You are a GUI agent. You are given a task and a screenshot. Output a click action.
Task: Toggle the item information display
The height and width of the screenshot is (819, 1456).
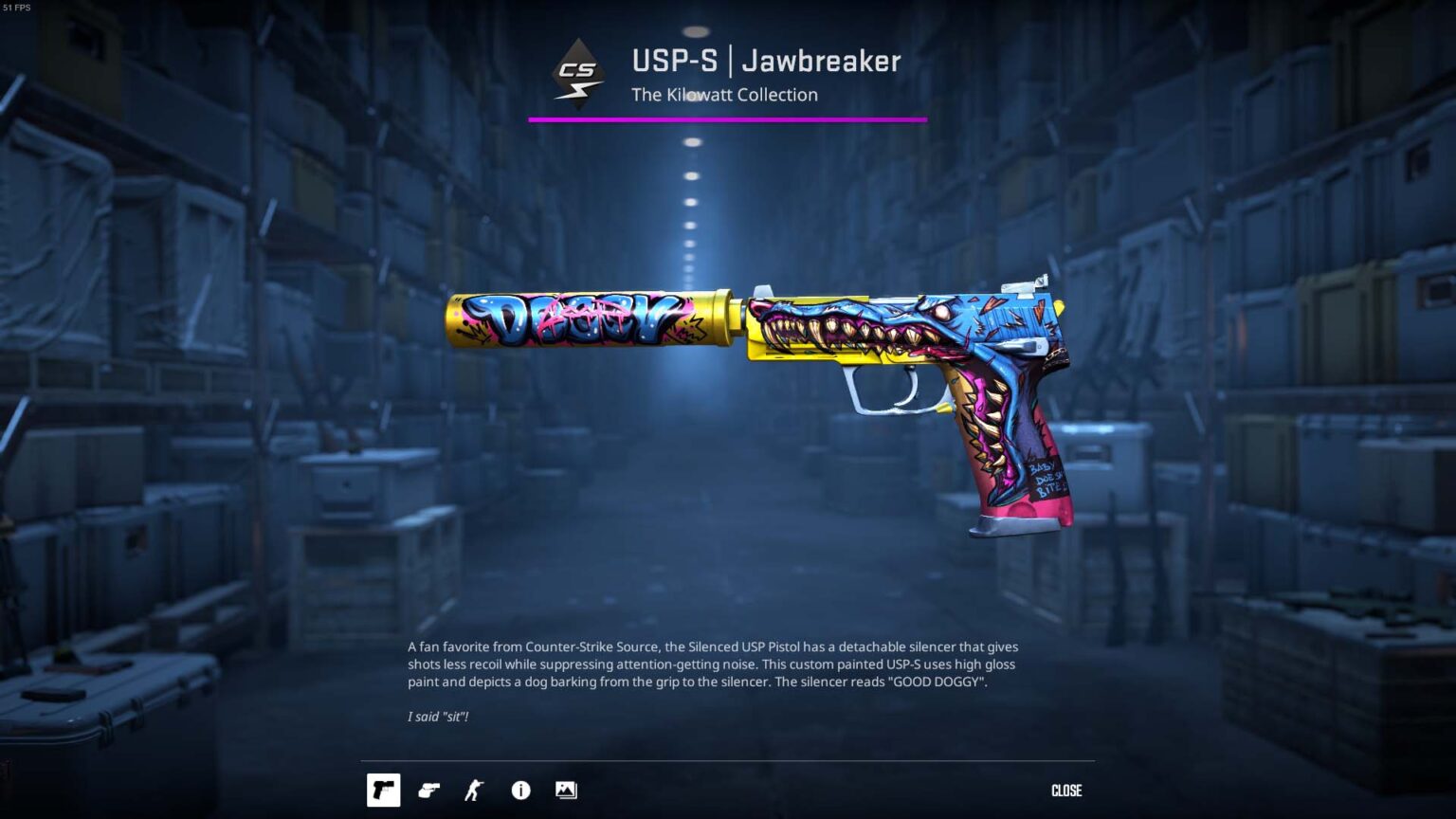520,790
